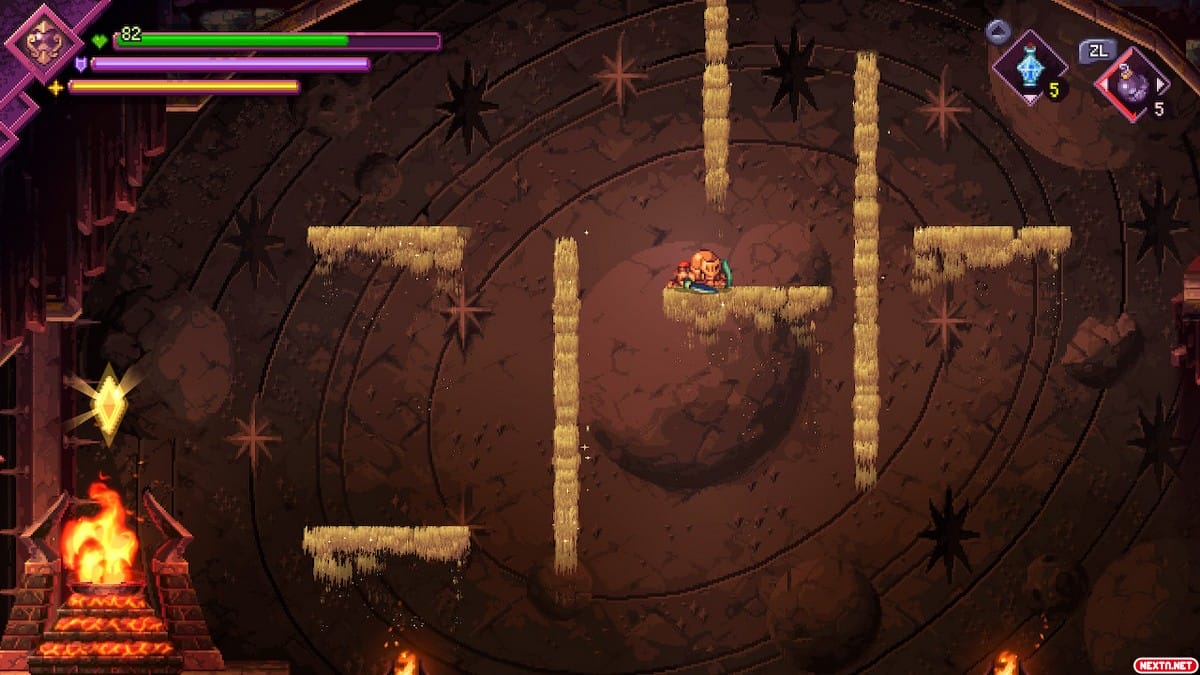Select the blue potion item slot

coord(1029,68)
